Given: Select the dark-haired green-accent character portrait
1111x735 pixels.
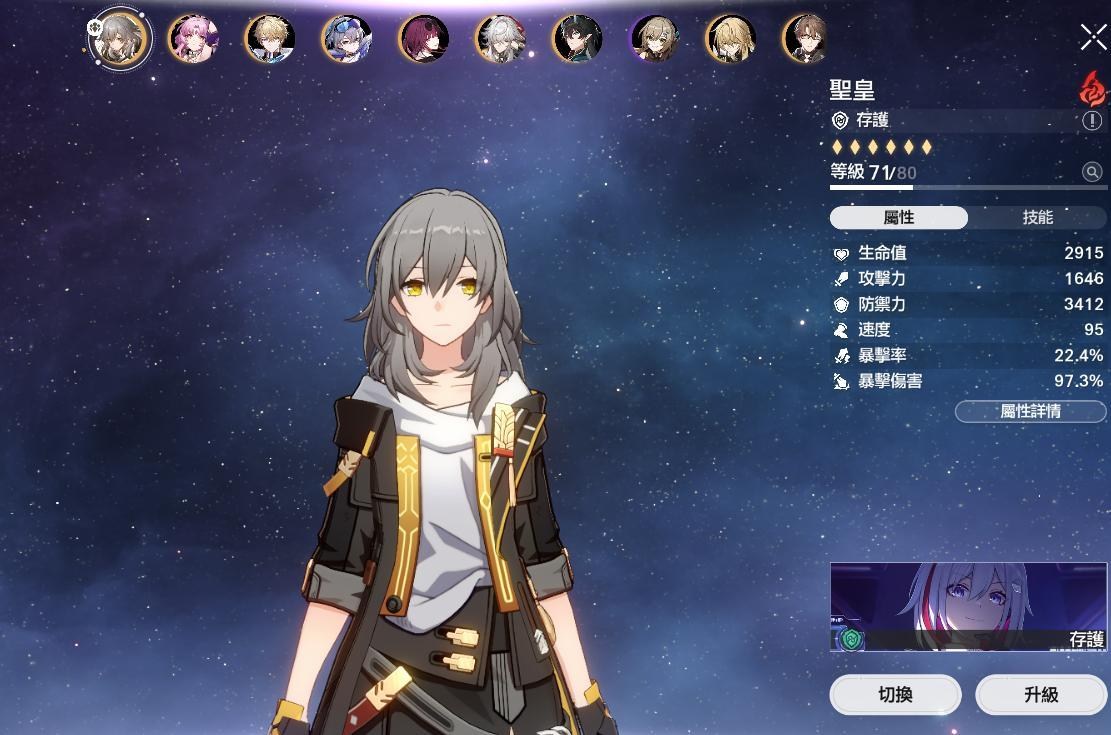Looking at the screenshot, I should click(577, 38).
